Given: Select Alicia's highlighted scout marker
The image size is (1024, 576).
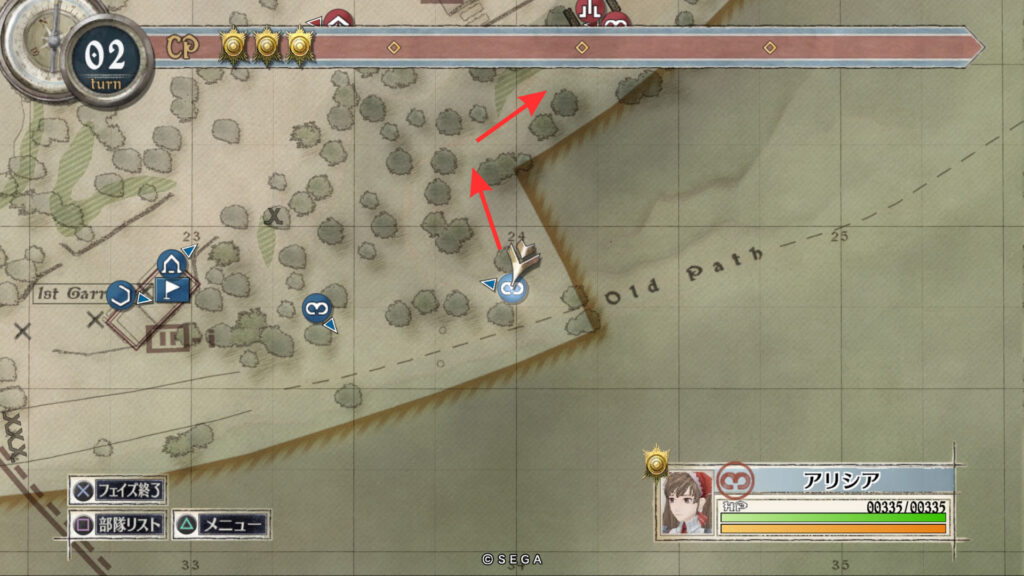Looking at the screenshot, I should click(x=514, y=289).
